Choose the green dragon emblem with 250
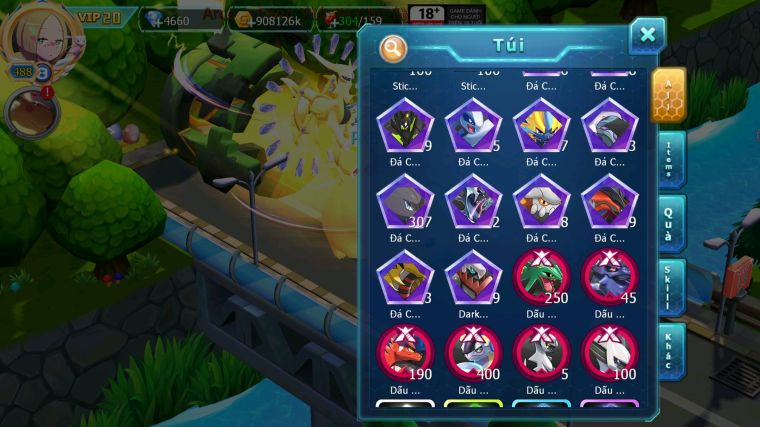 pos(541,277)
